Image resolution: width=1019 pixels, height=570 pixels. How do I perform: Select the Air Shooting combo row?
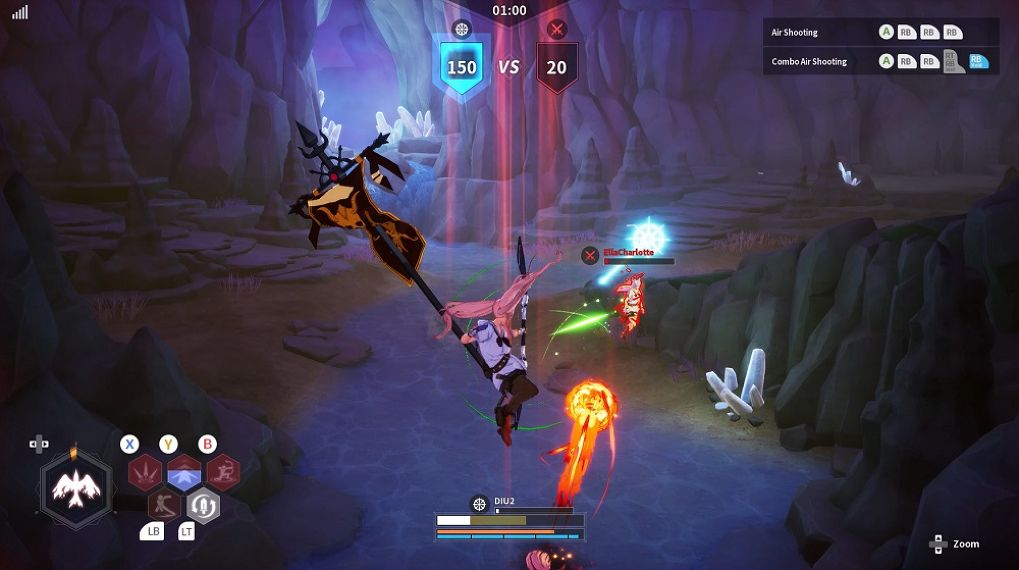point(880,32)
